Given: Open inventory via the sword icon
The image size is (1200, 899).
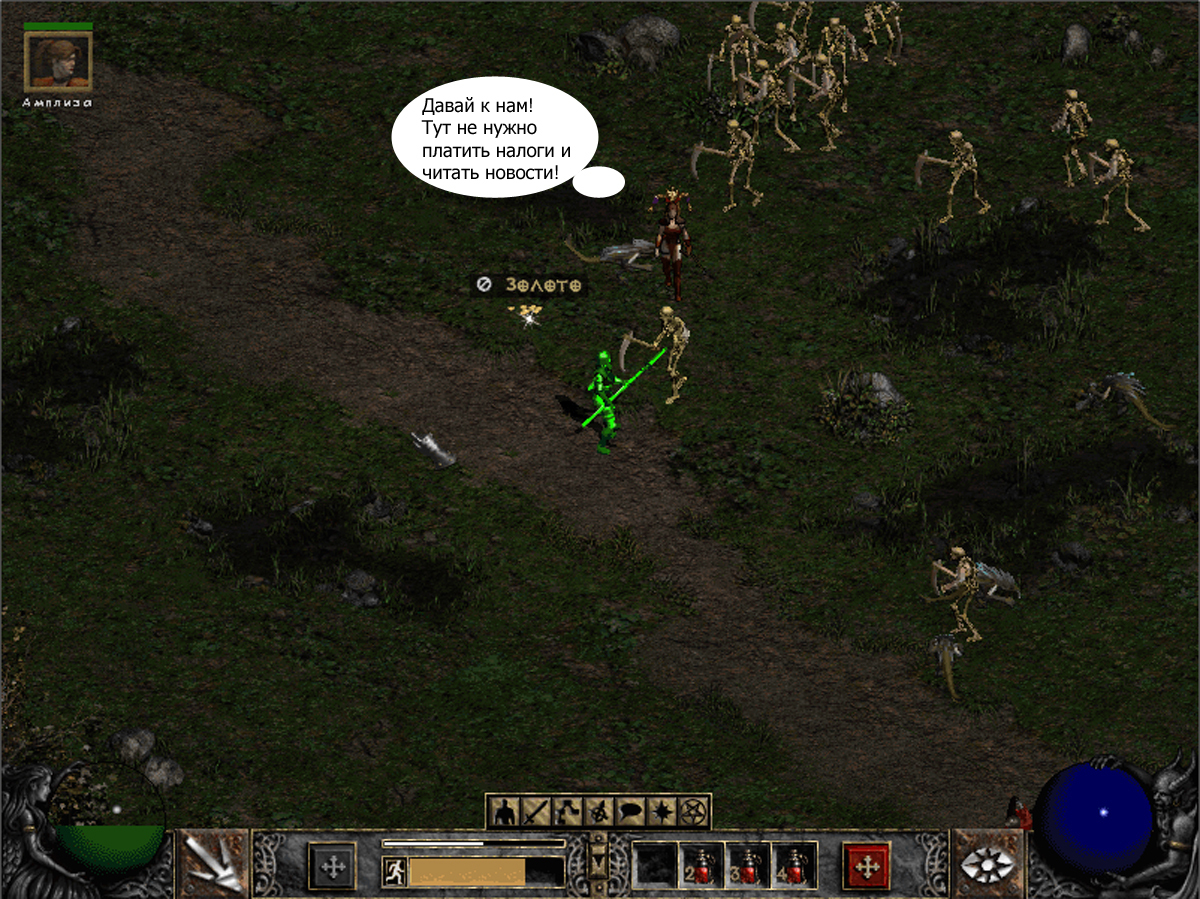Looking at the screenshot, I should pyautogui.click(x=535, y=812).
